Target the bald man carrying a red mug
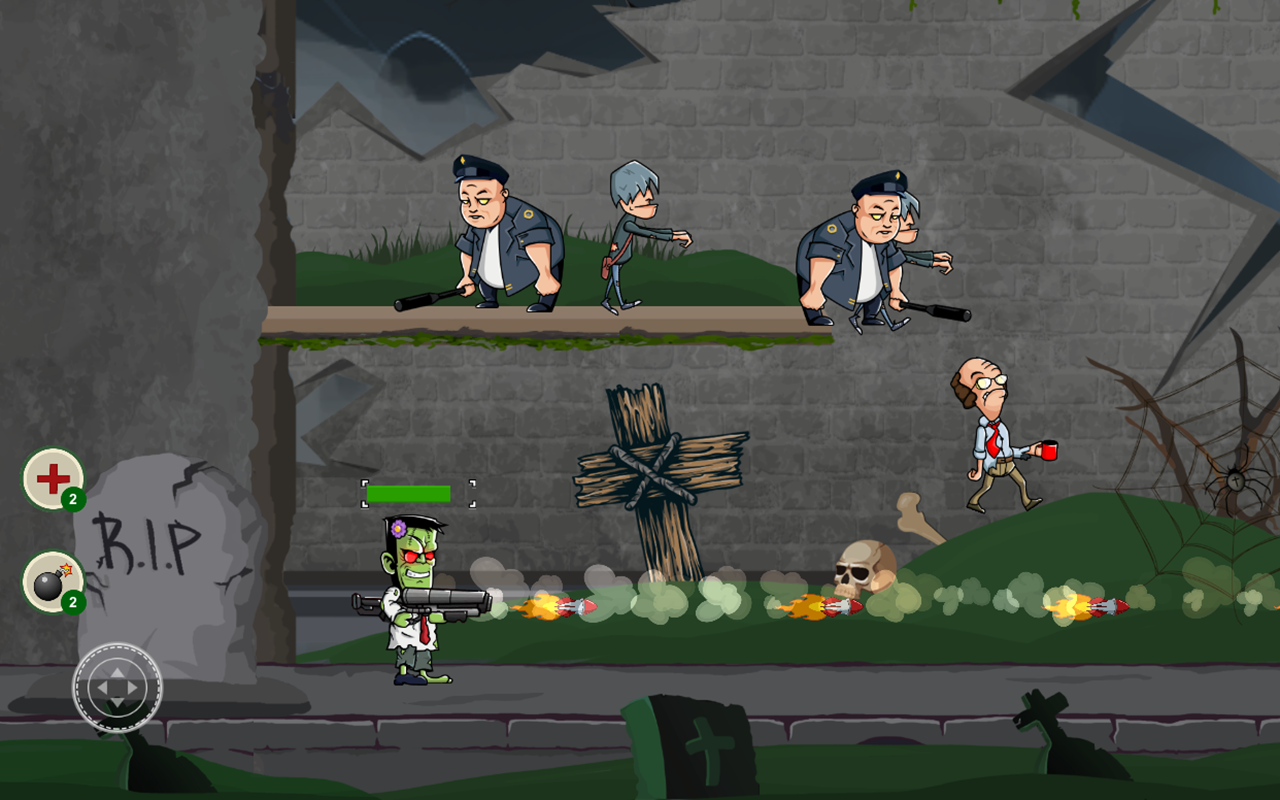The height and width of the screenshot is (800, 1280). click(990, 440)
